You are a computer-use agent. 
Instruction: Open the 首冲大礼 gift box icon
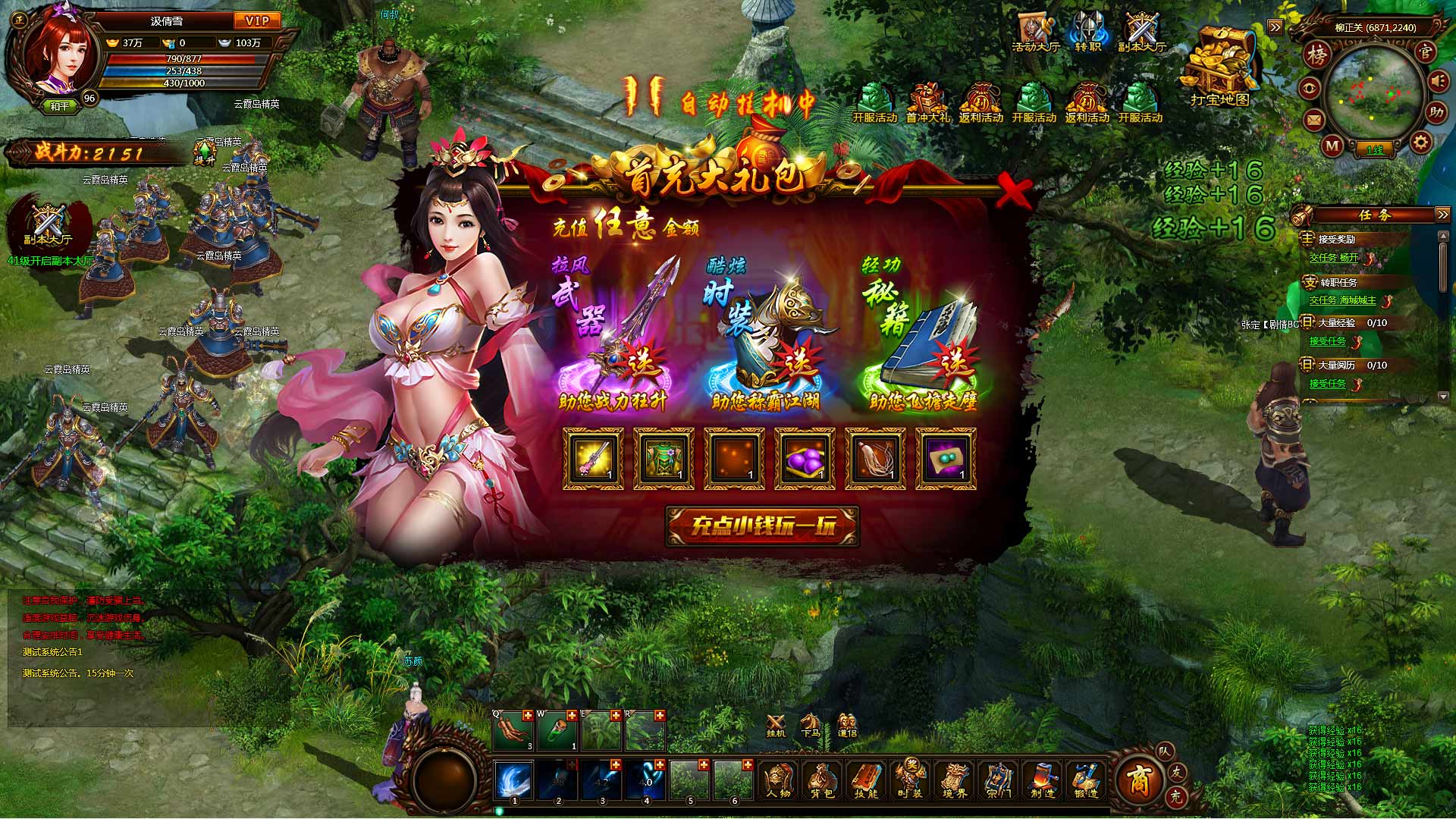coord(927,102)
